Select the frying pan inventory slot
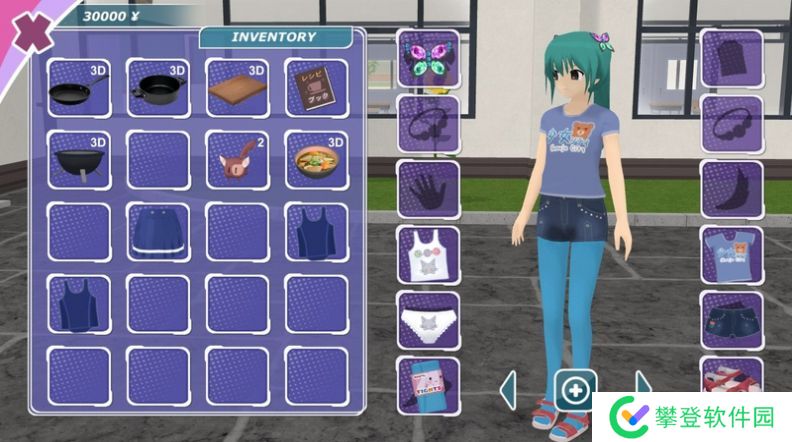Viewport: 792px width, 442px height. click(x=78, y=87)
